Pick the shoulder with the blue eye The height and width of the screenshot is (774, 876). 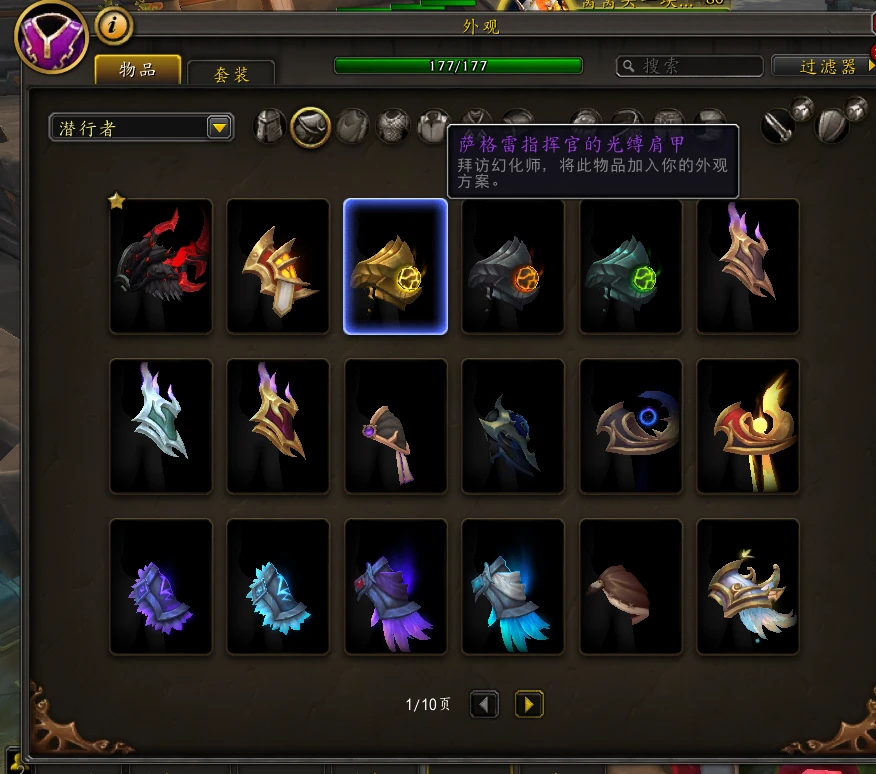pos(630,426)
